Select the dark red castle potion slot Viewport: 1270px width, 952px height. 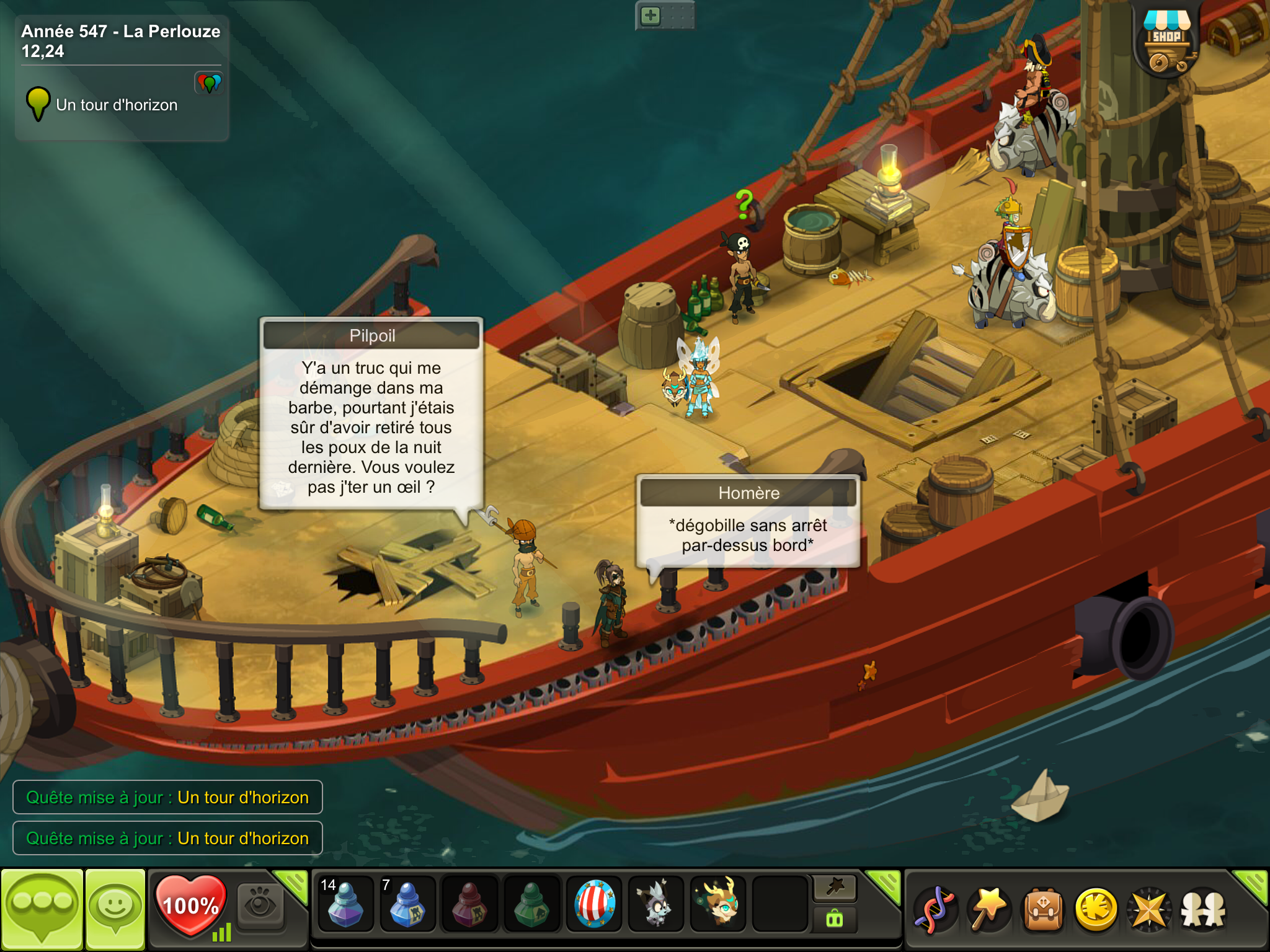(x=469, y=904)
